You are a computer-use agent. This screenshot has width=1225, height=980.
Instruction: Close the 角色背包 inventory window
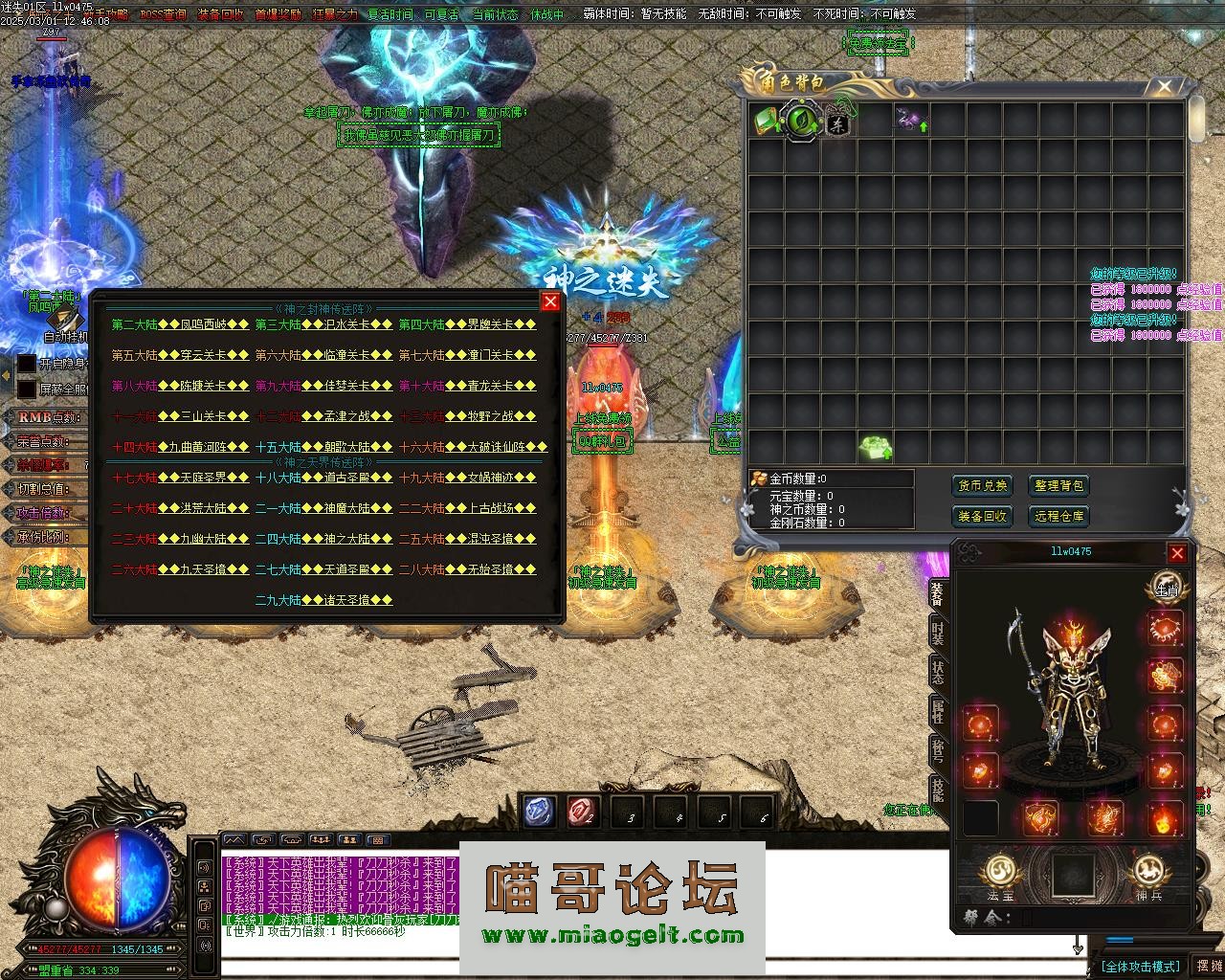coord(1164,87)
